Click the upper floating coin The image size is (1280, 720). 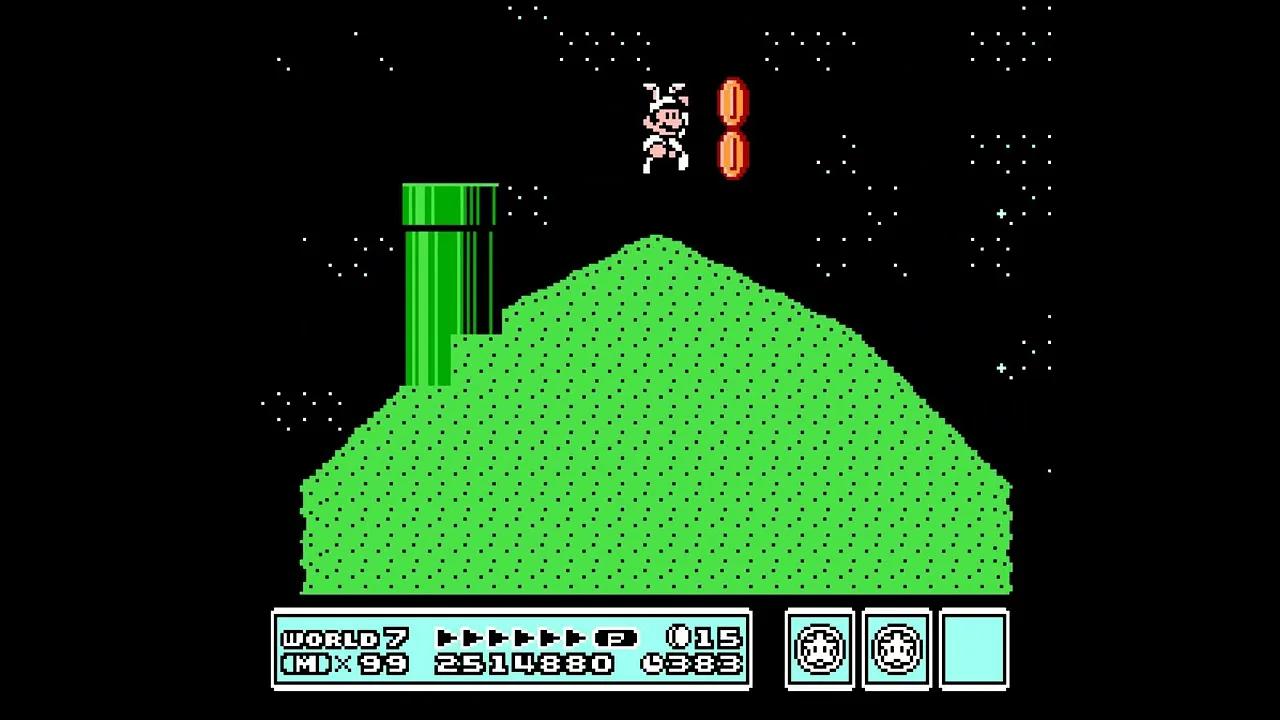(x=733, y=100)
